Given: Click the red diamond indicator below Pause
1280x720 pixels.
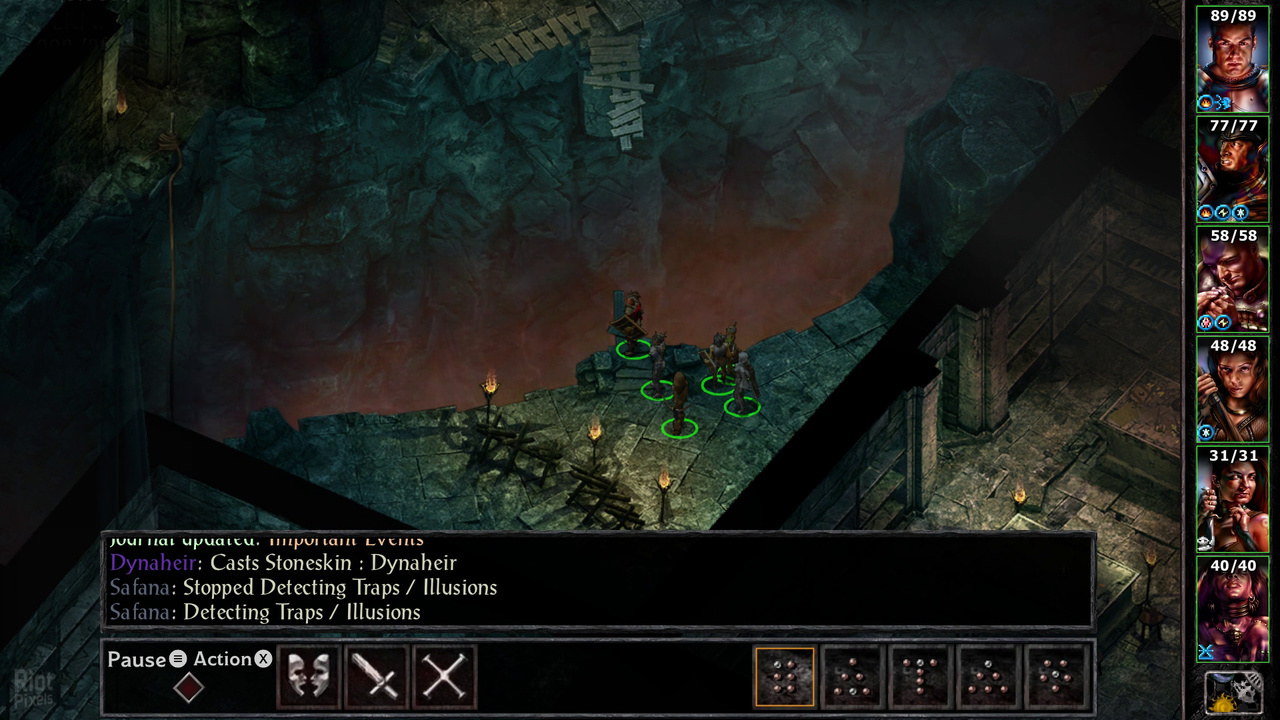Looking at the screenshot, I should (x=189, y=688).
